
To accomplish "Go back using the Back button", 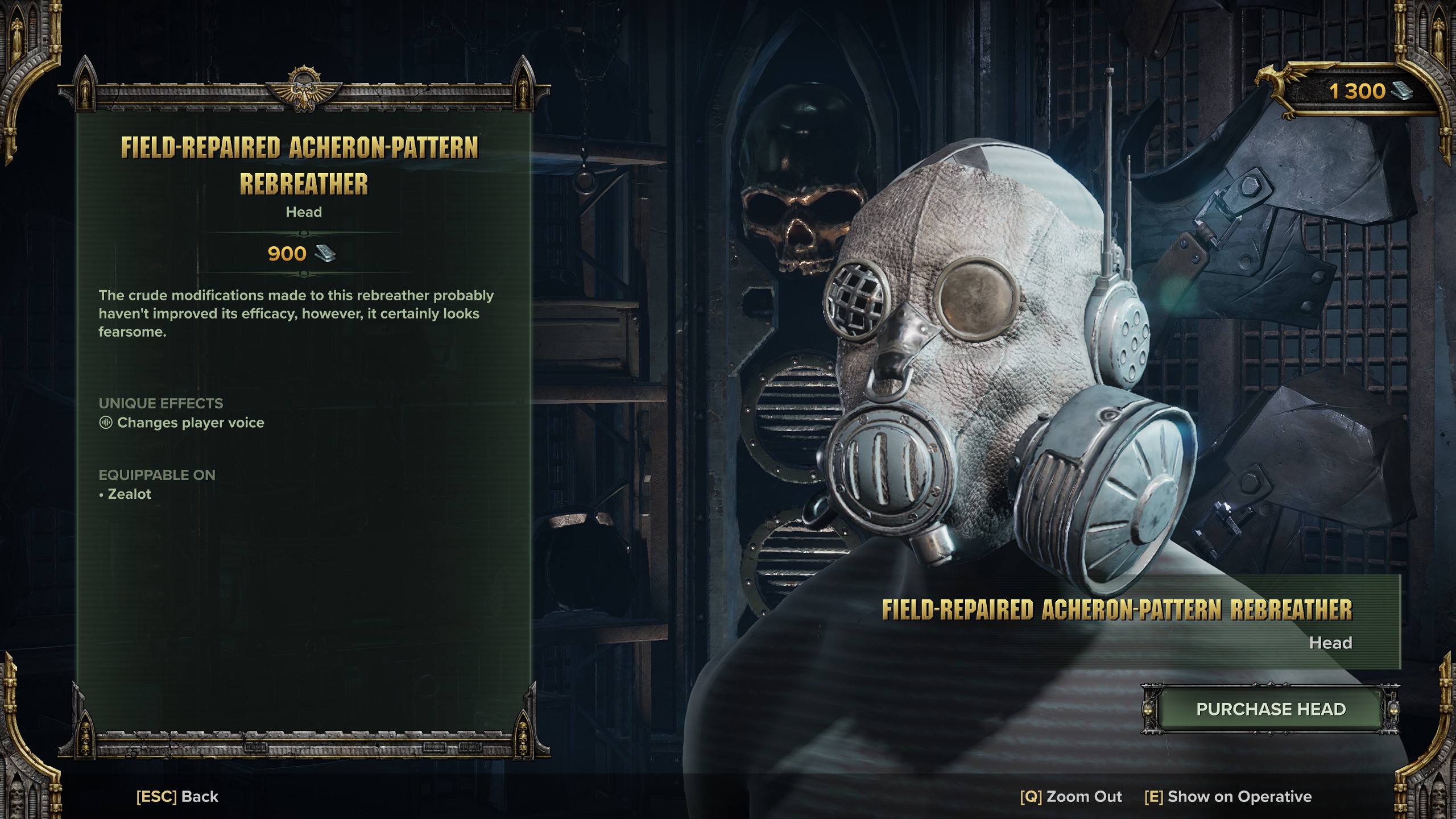I will tap(177, 796).
